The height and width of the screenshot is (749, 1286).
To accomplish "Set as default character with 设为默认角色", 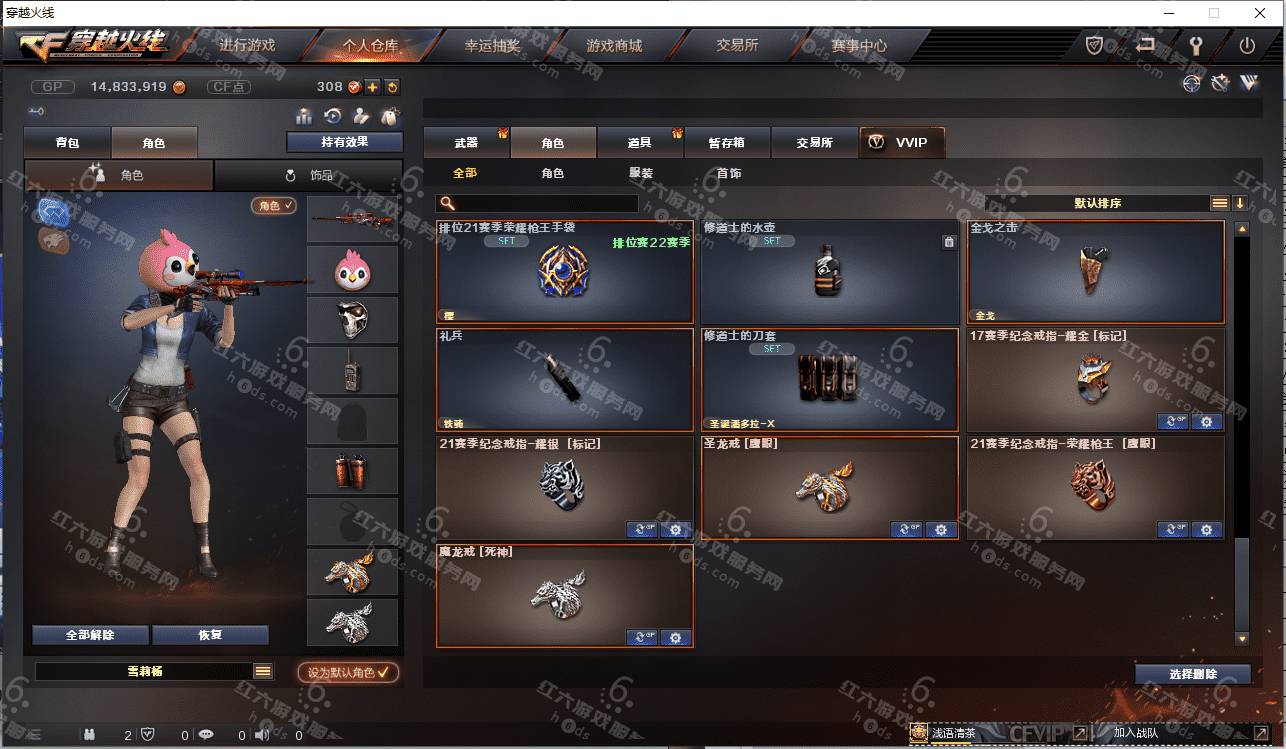I will (348, 673).
